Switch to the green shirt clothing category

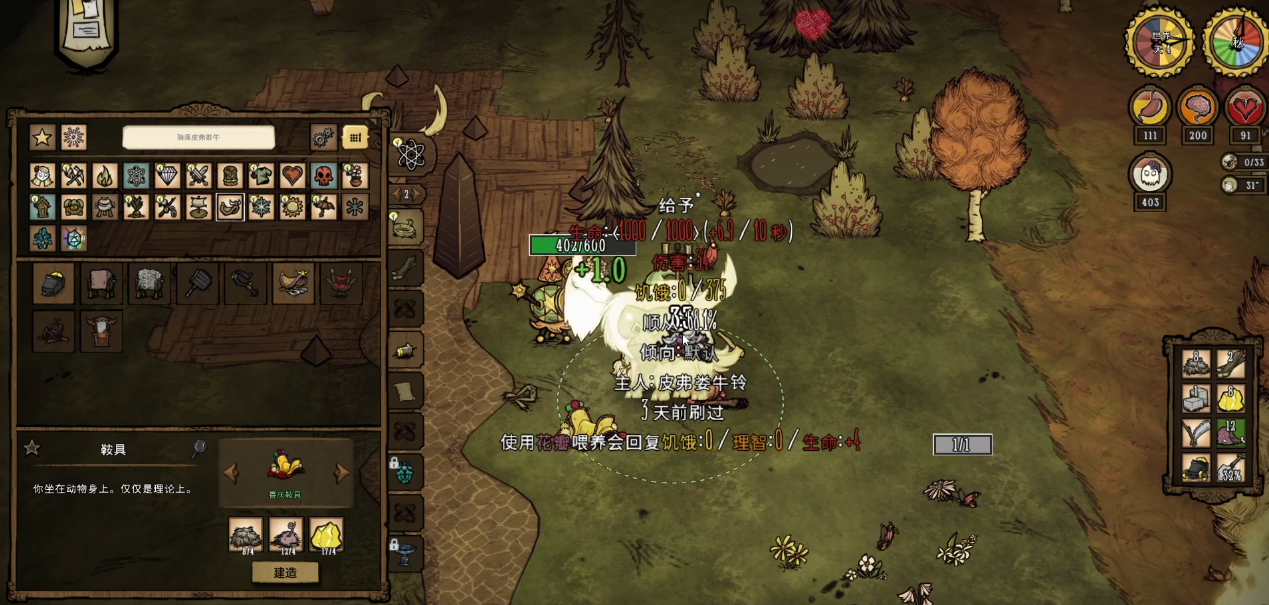[x=260, y=177]
